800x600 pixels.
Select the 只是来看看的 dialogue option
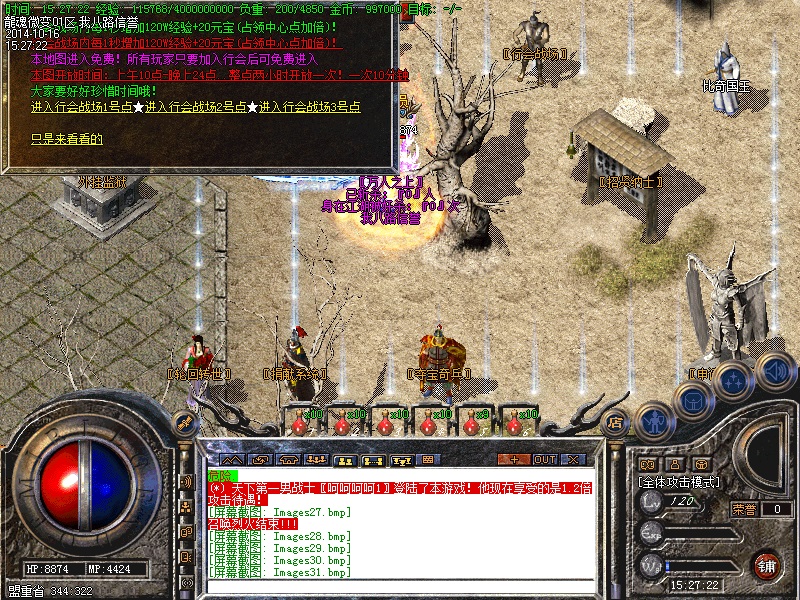coord(67,139)
